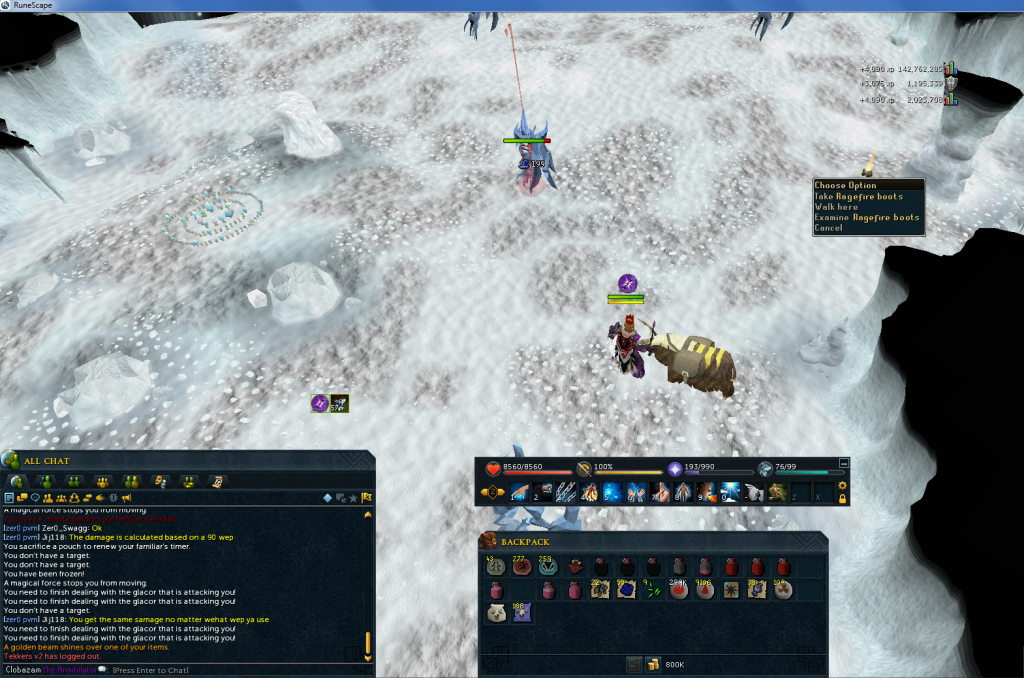Open the quest scroll chat tab
The width and height of the screenshot is (1024, 678).
(x=217, y=481)
